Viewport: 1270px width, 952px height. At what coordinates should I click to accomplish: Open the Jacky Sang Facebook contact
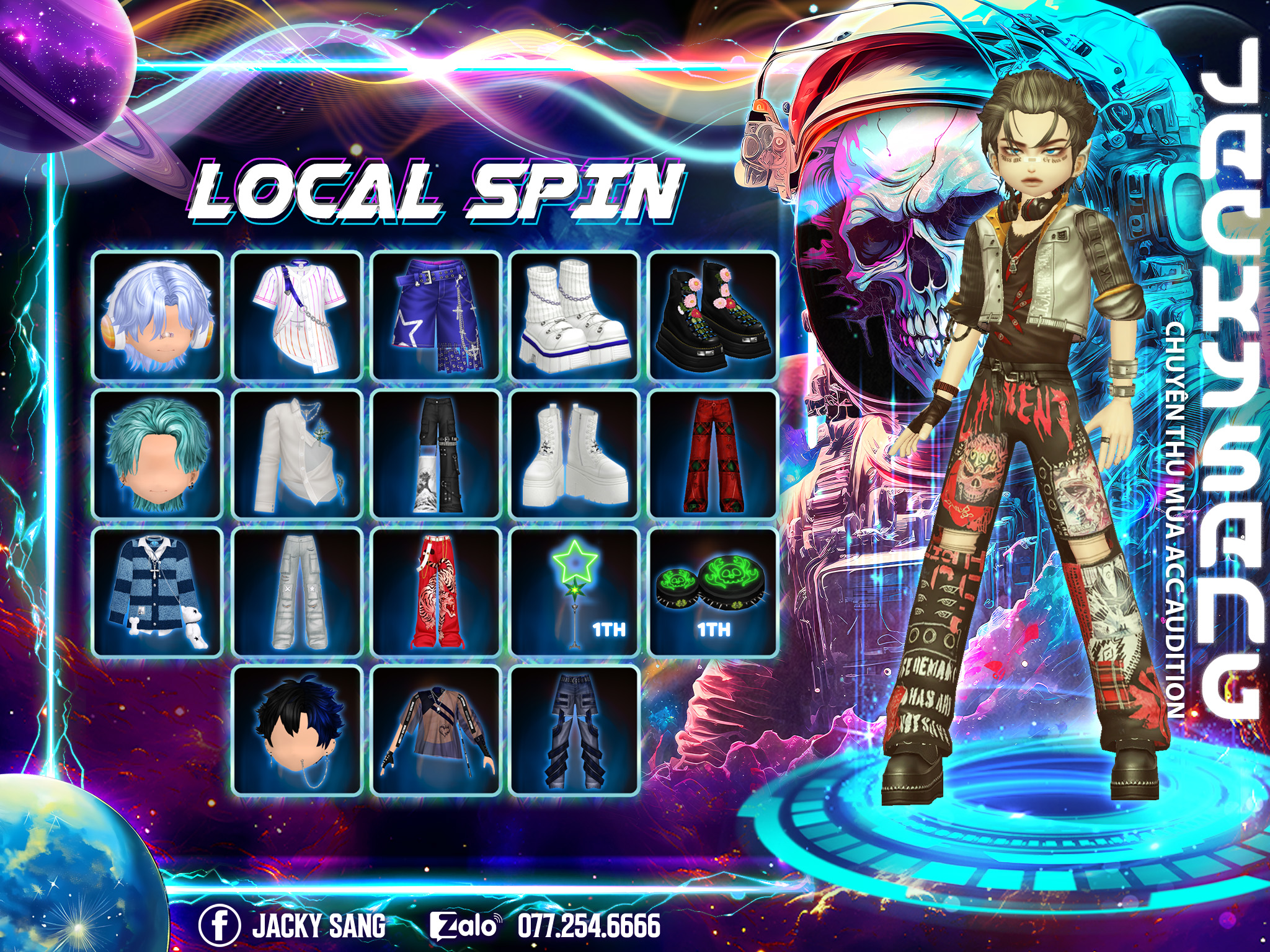point(293,925)
